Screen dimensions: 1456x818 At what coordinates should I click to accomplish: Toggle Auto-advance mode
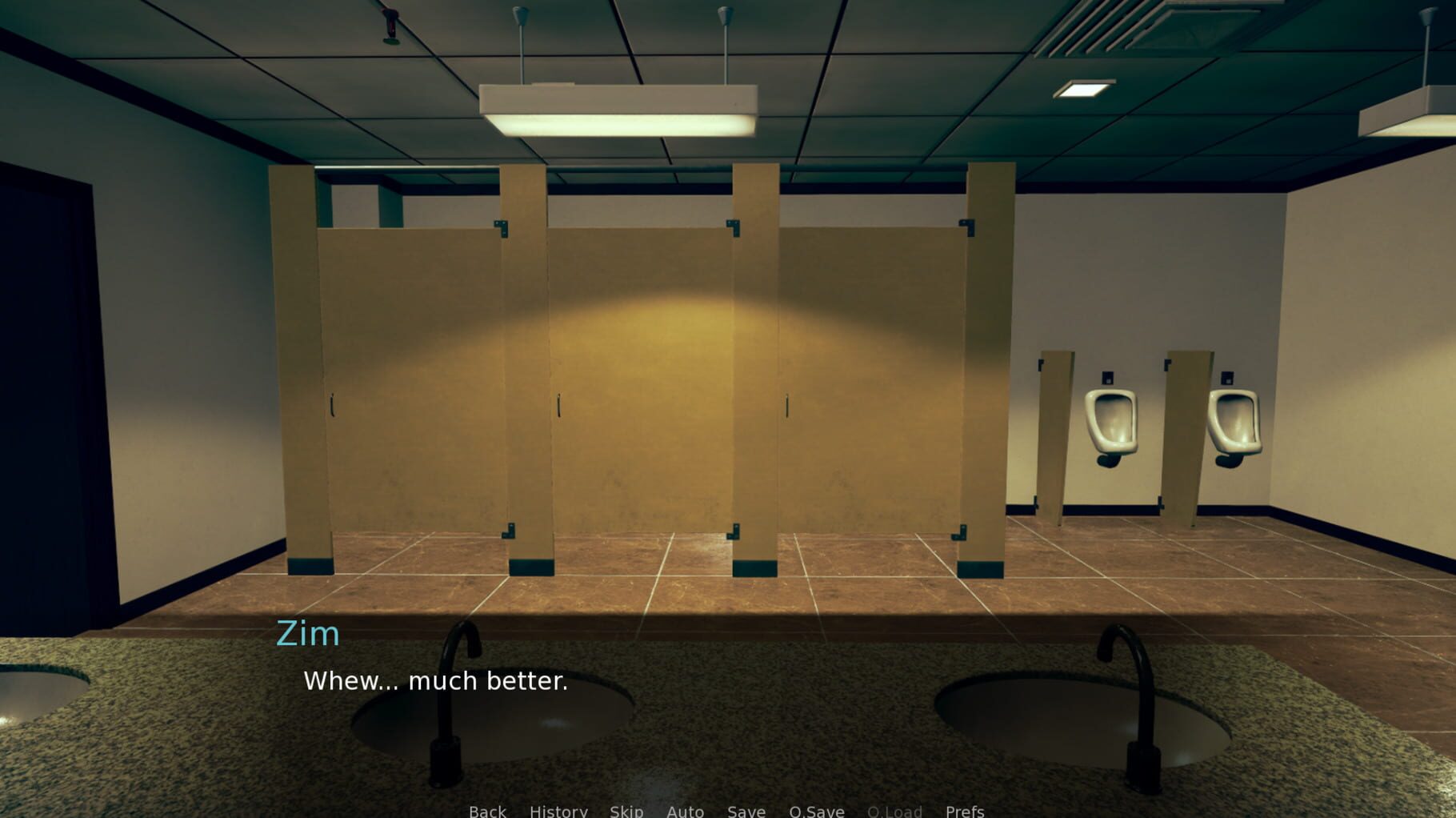click(x=685, y=811)
